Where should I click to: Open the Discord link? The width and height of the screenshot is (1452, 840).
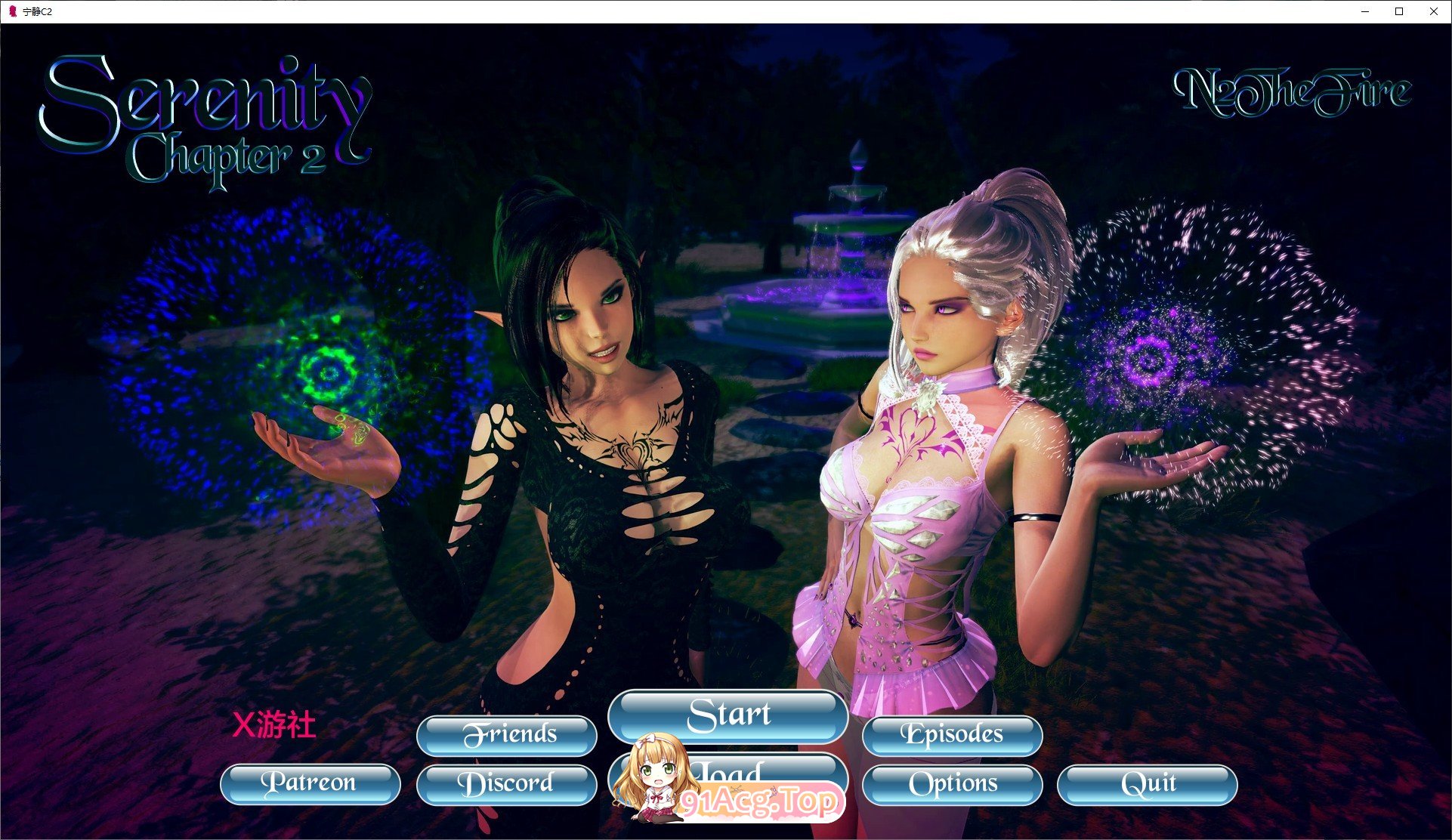(x=506, y=784)
